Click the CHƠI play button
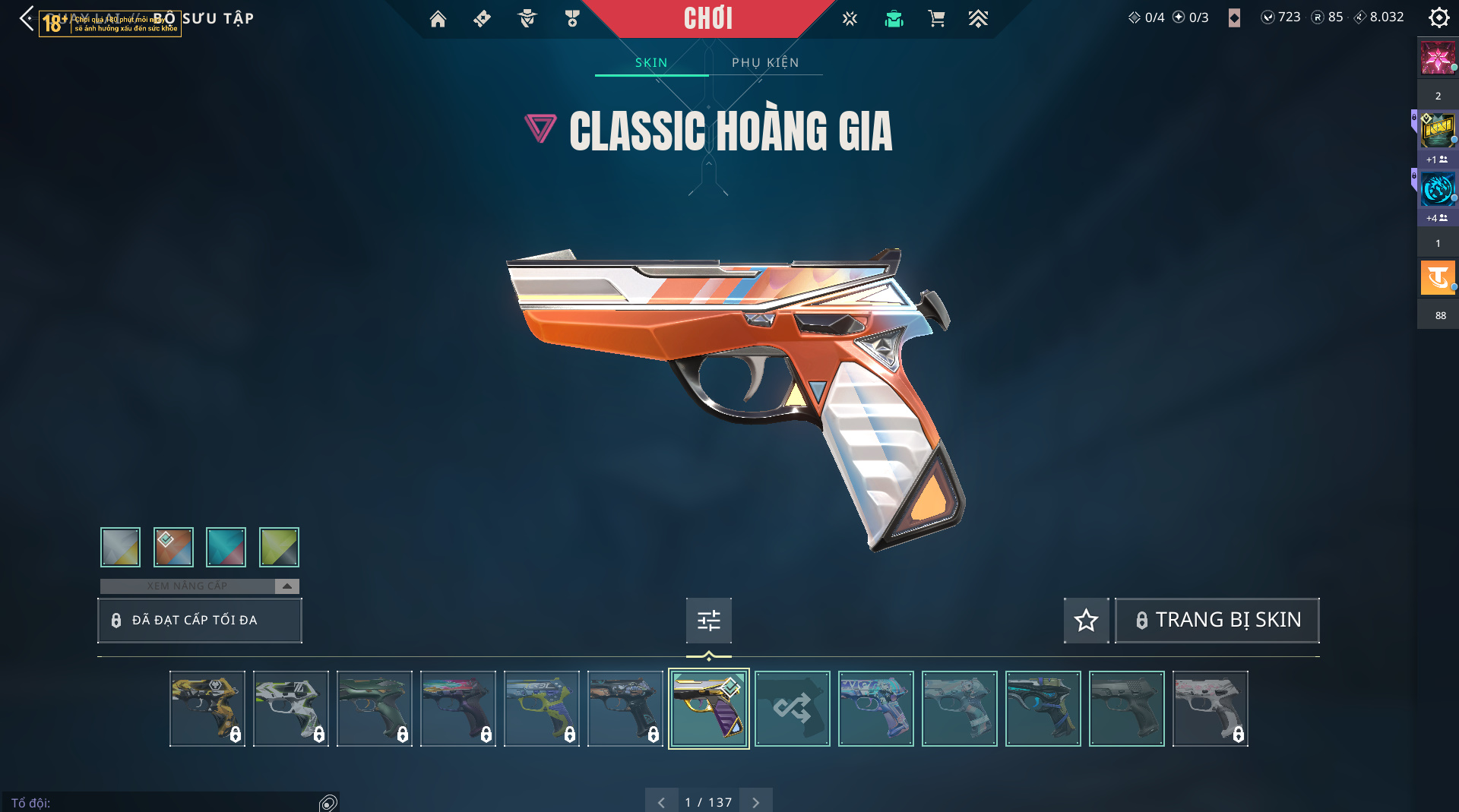 [x=707, y=18]
